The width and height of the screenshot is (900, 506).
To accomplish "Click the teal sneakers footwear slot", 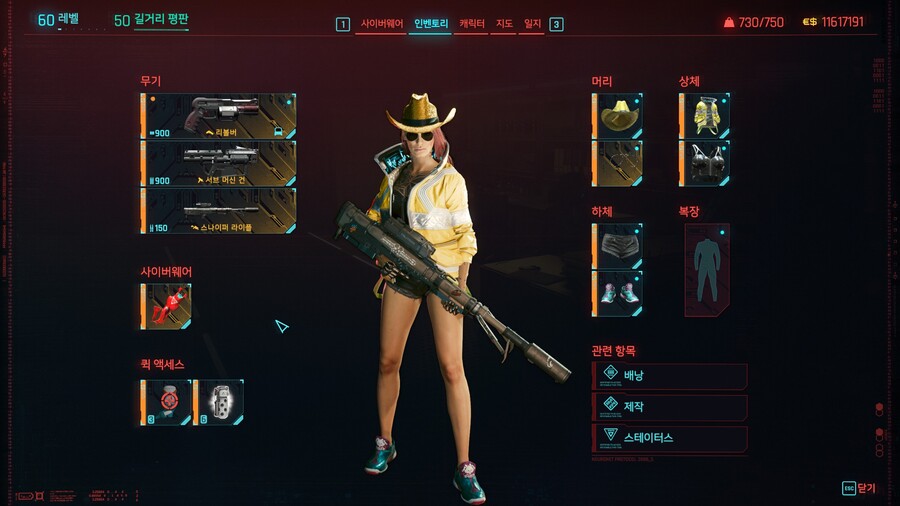I will point(617,293).
